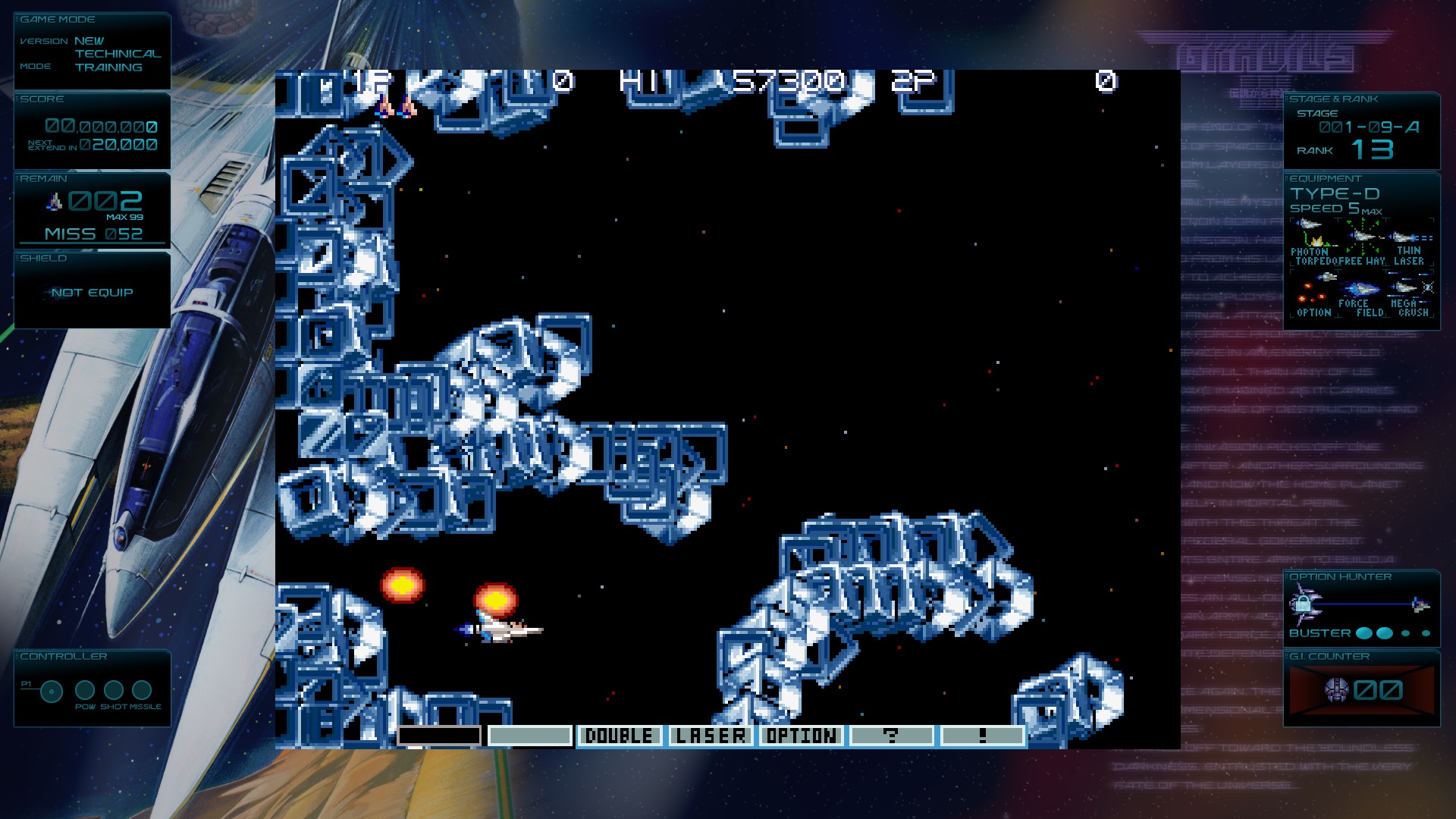Activate the OPTION slot on the power meter

pos(801,736)
